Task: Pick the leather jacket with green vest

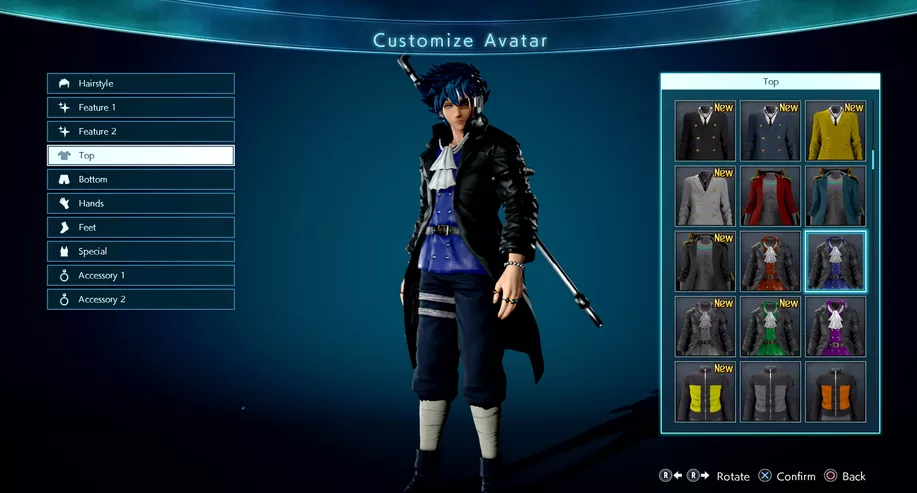Action: pyautogui.click(x=770, y=326)
